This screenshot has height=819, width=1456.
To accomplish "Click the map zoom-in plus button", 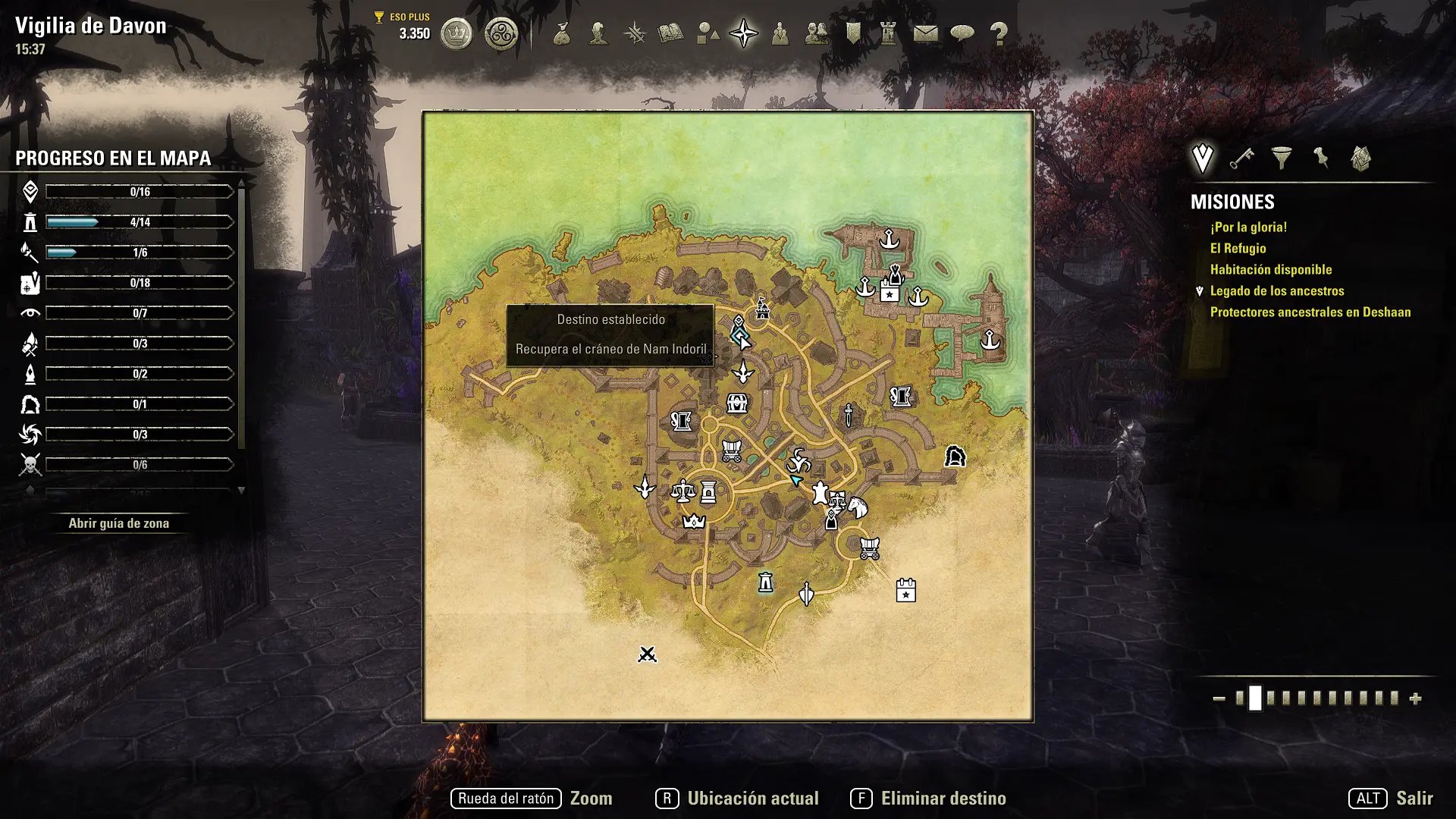I will 1415,699.
